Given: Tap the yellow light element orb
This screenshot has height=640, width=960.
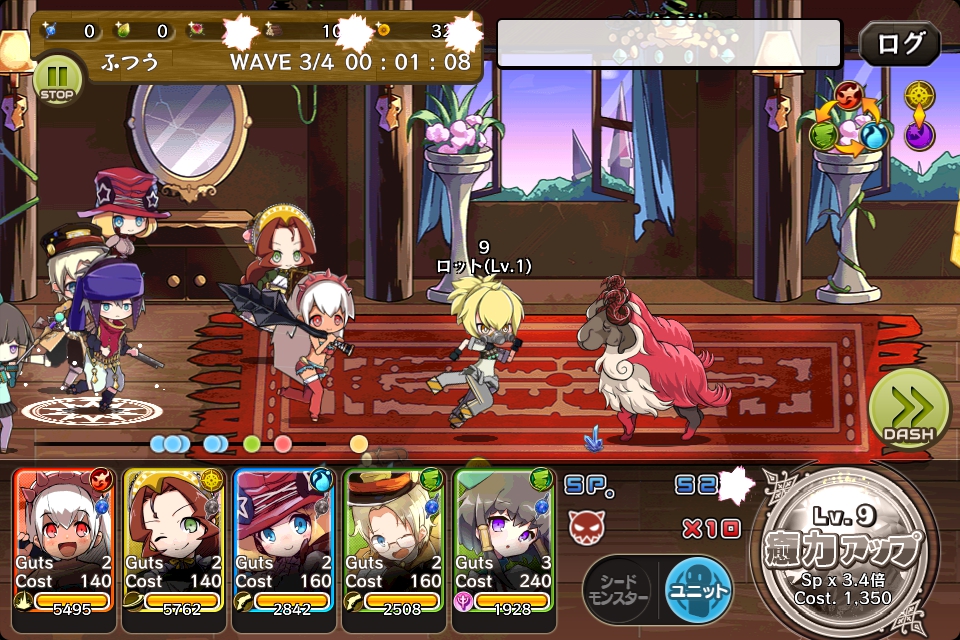Looking at the screenshot, I should pos(920,95).
